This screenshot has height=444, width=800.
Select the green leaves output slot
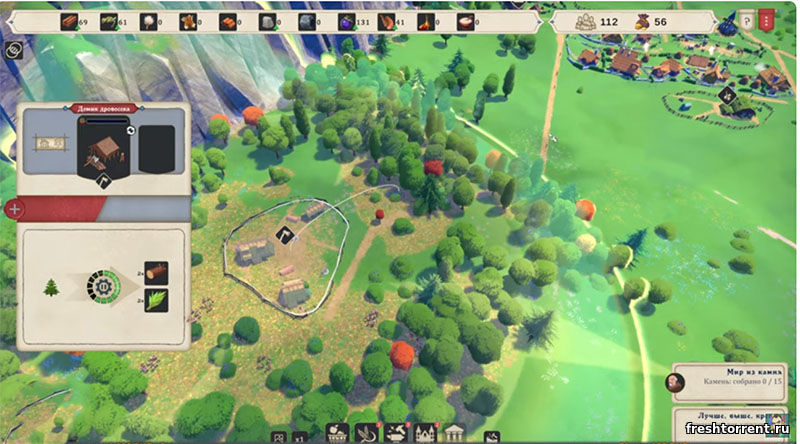[x=156, y=300]
